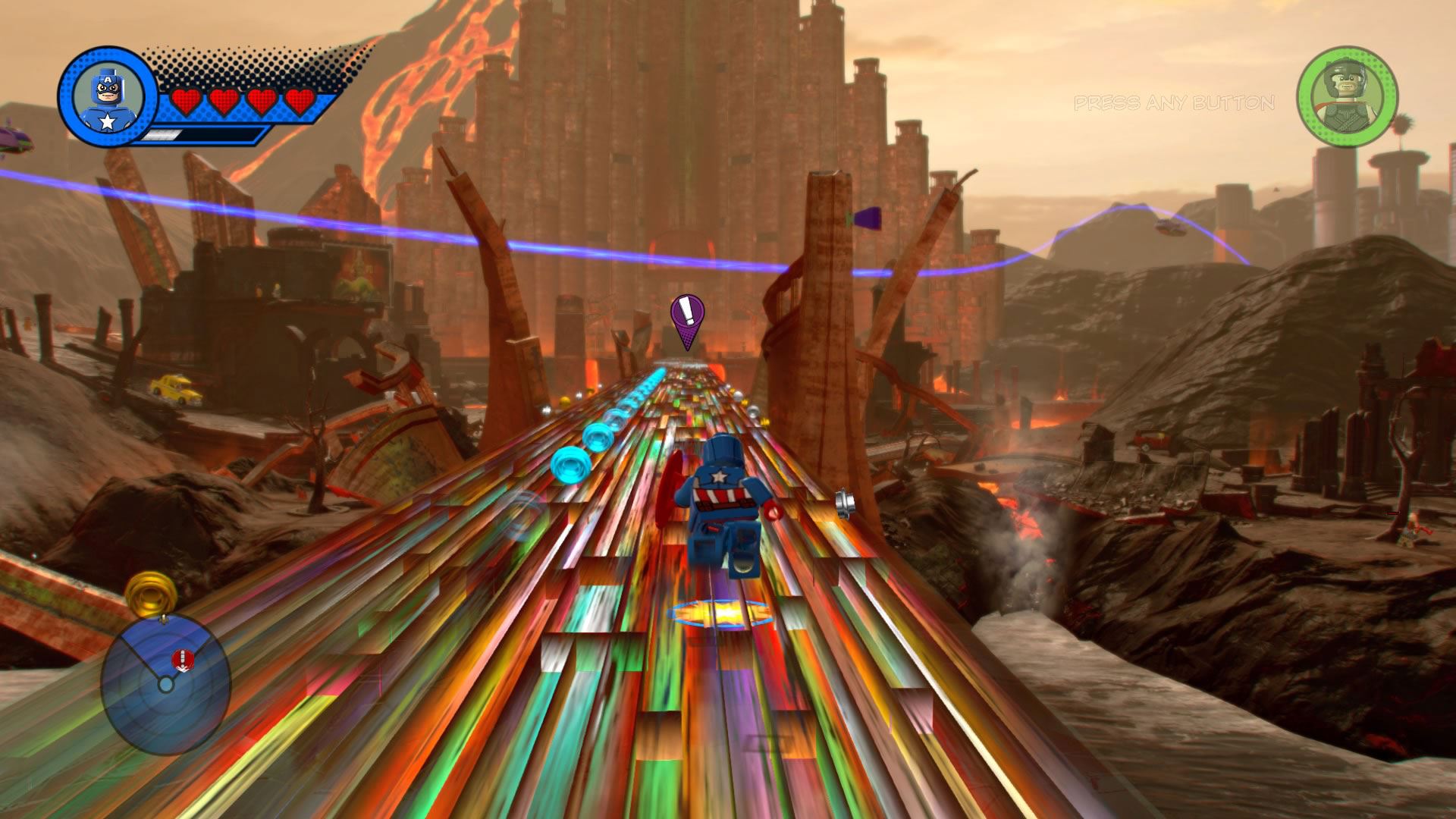Click the second player portrait icon

coord(1347,96)
